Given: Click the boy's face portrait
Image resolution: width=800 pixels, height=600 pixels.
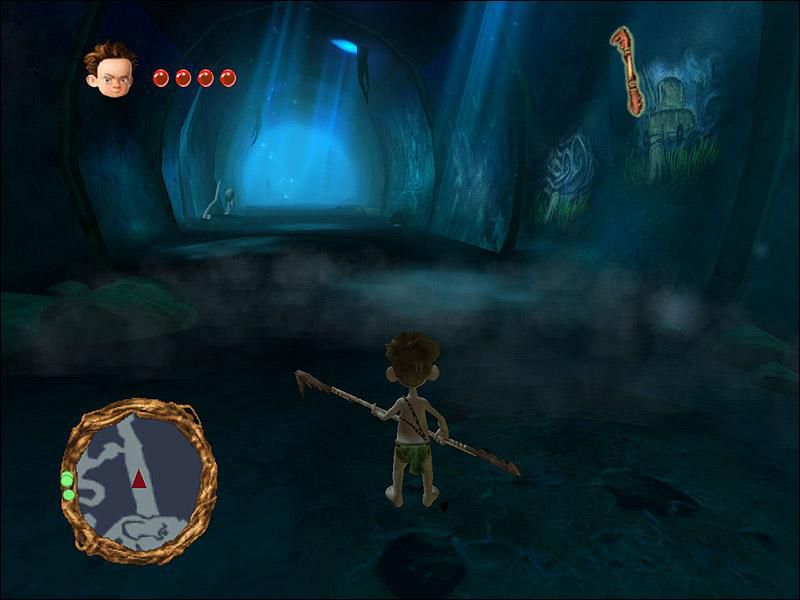Looking at the screenshot, I should pos(109,70).
